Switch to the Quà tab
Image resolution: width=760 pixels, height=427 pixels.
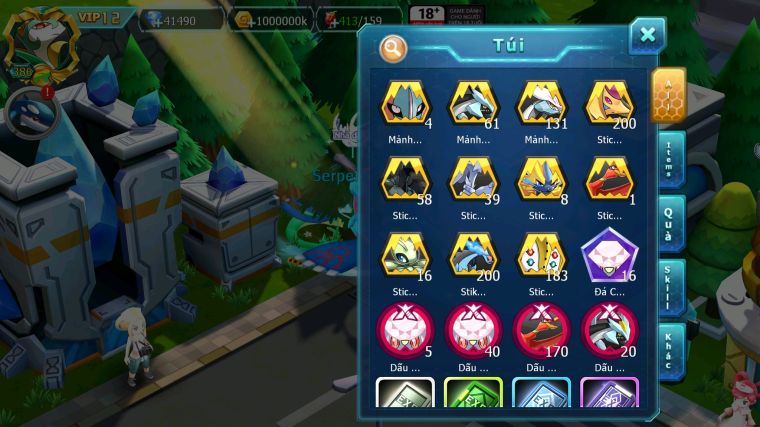(x=669, y=222)
